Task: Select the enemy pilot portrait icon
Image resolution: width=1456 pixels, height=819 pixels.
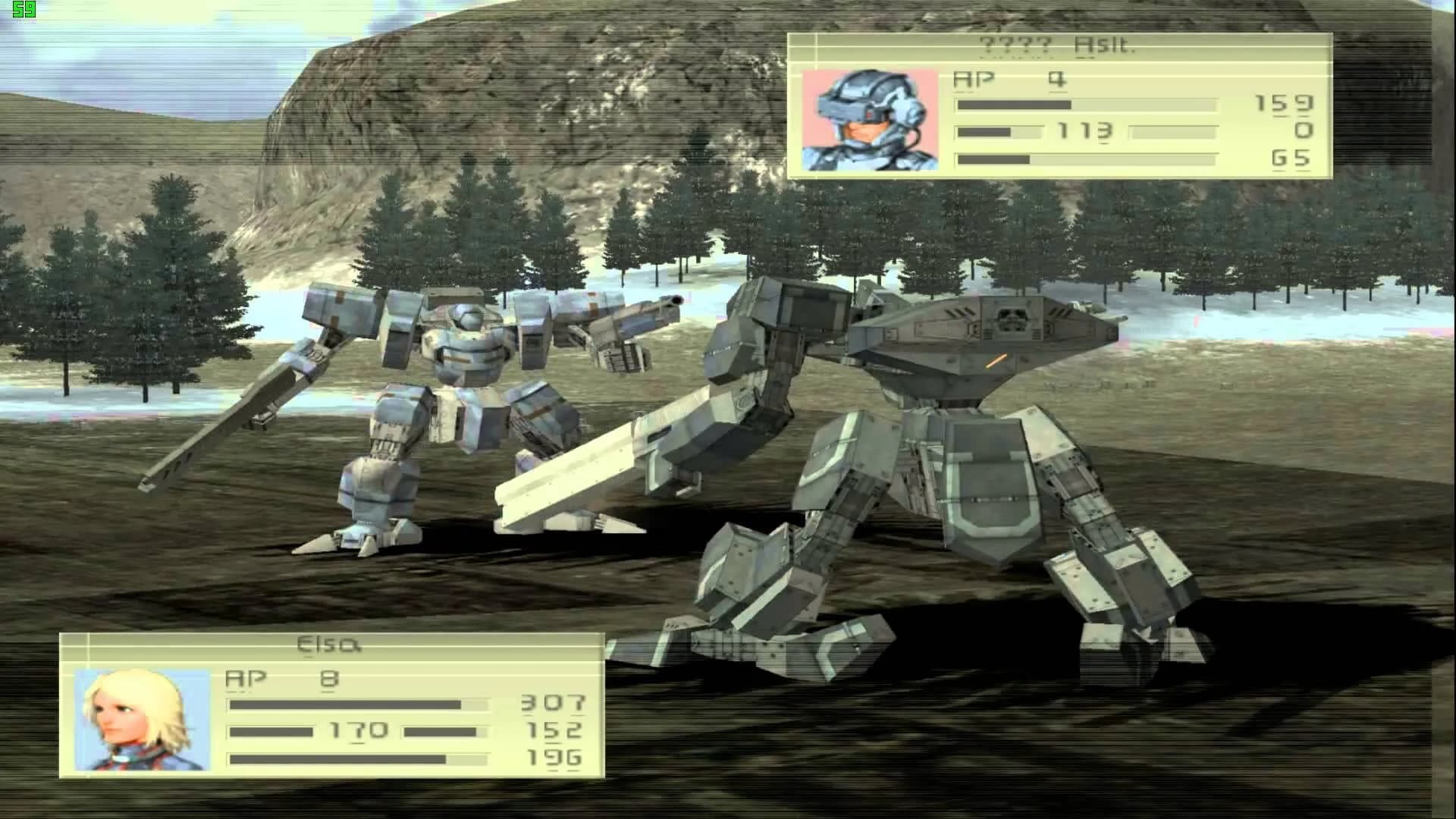Action: point(871,121)
